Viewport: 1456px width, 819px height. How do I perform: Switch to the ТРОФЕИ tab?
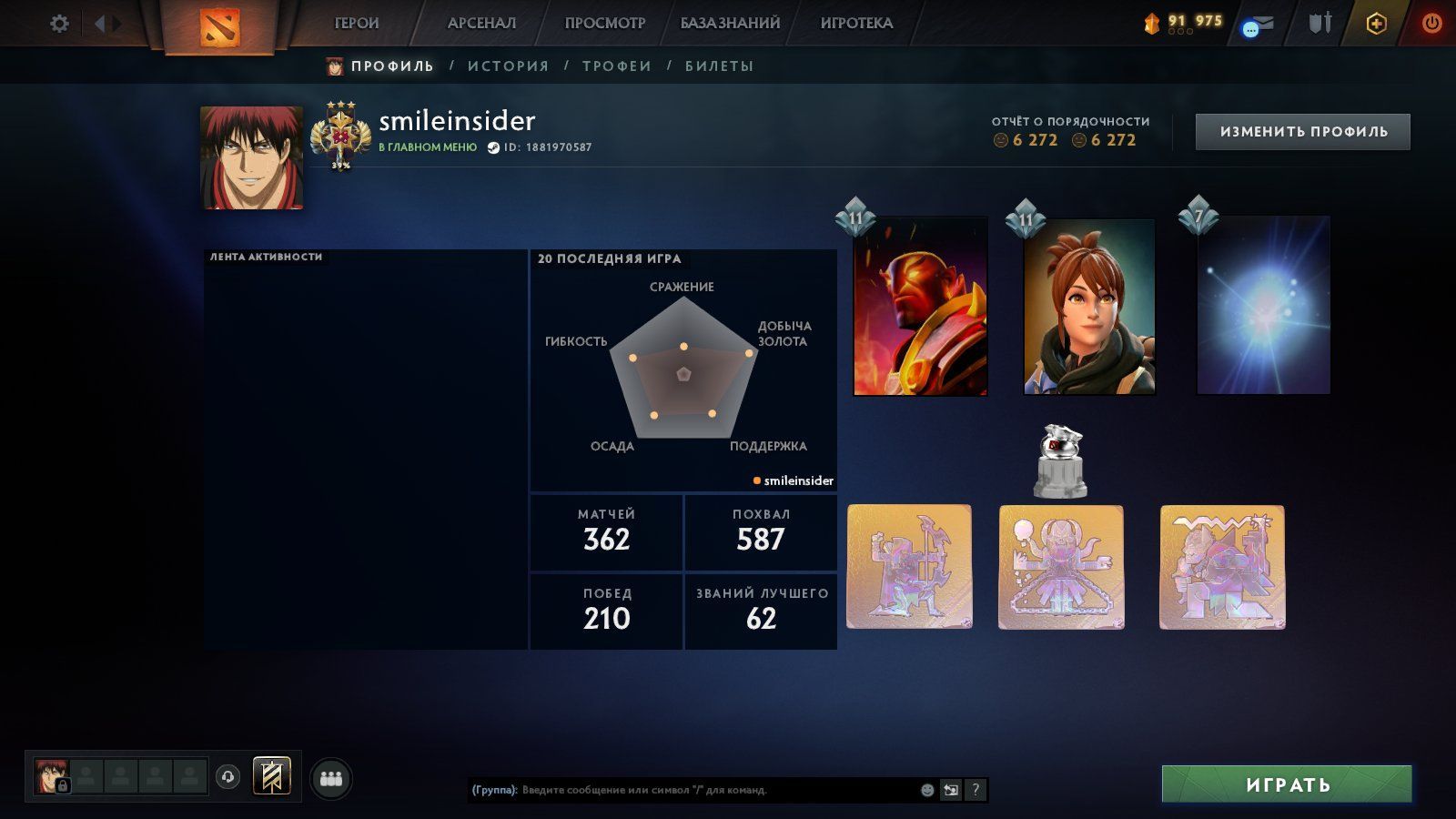pyautogui.click(x=617, y=66)
